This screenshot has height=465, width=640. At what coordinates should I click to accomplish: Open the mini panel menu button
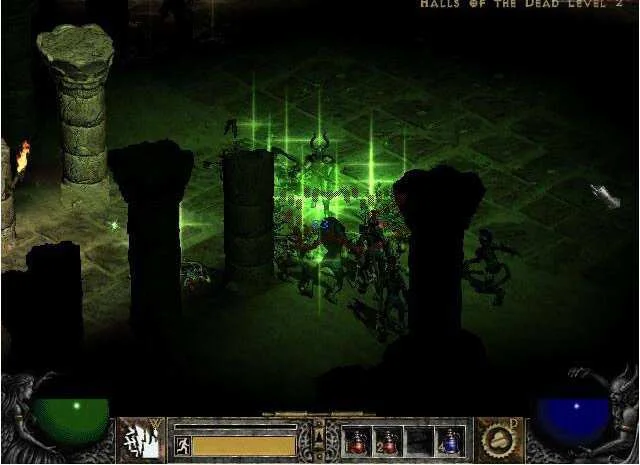pos(319,437)
